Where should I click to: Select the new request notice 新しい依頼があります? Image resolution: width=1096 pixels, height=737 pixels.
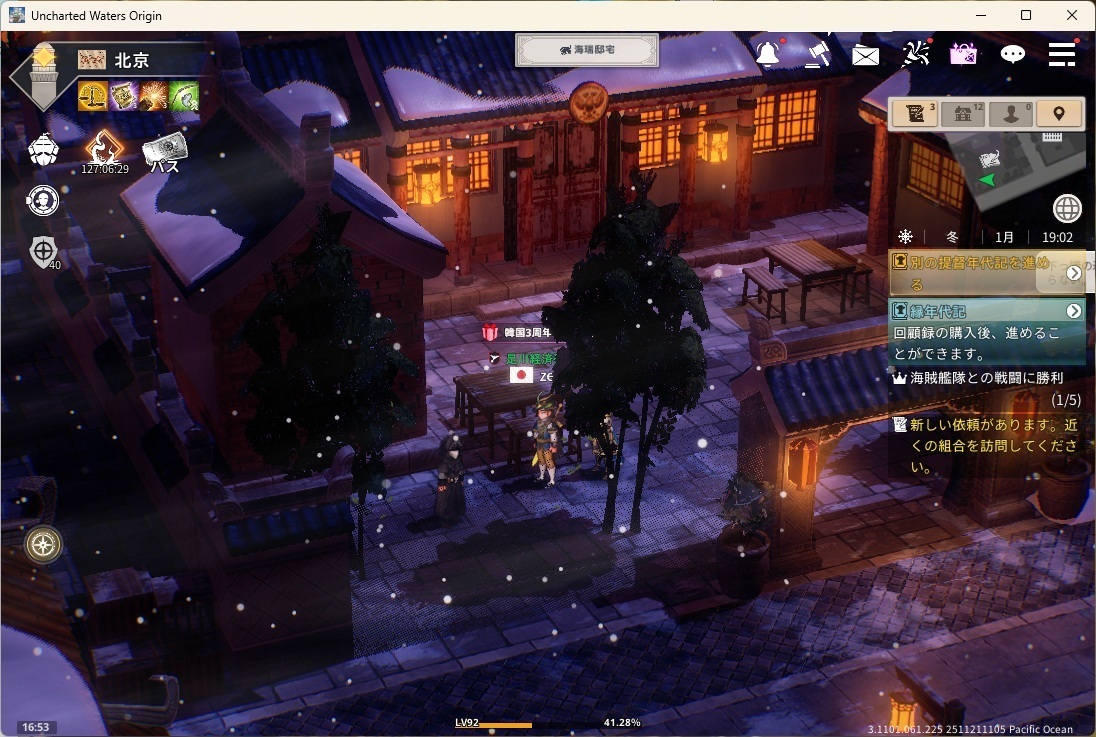pos(985,446)
